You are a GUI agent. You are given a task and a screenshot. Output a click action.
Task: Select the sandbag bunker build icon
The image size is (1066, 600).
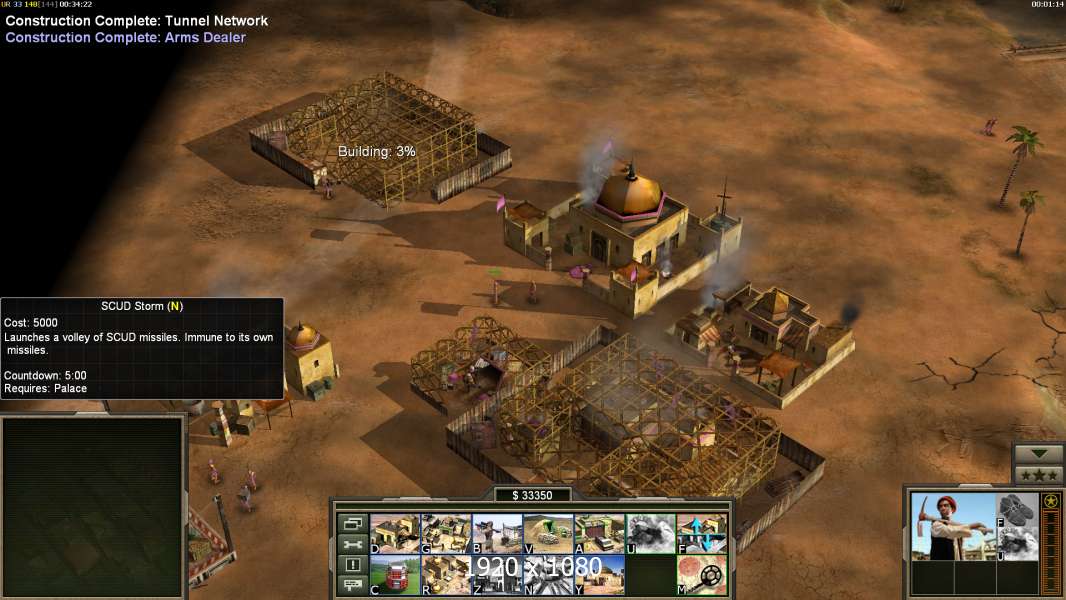pos(548,533)
